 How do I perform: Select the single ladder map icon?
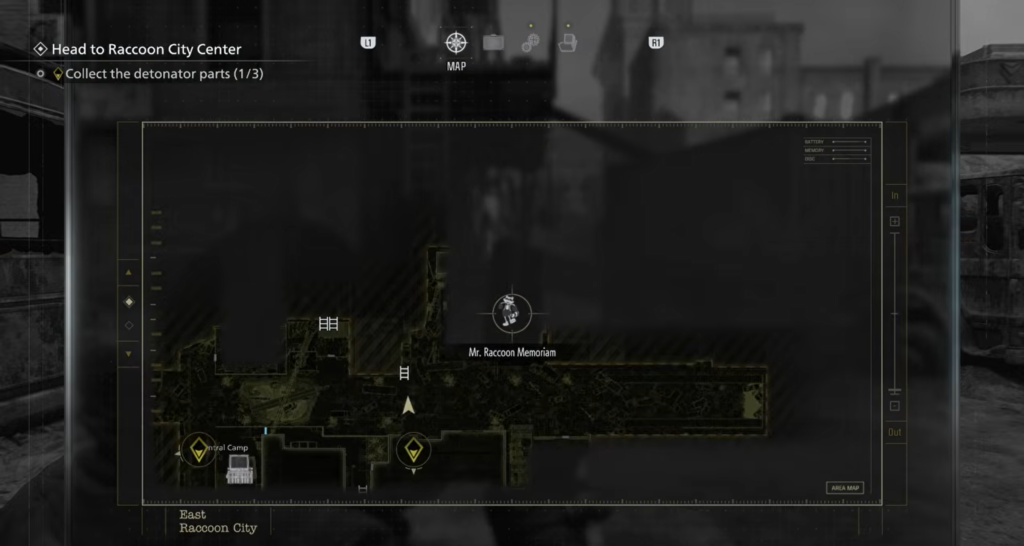[x=405, y=373]
